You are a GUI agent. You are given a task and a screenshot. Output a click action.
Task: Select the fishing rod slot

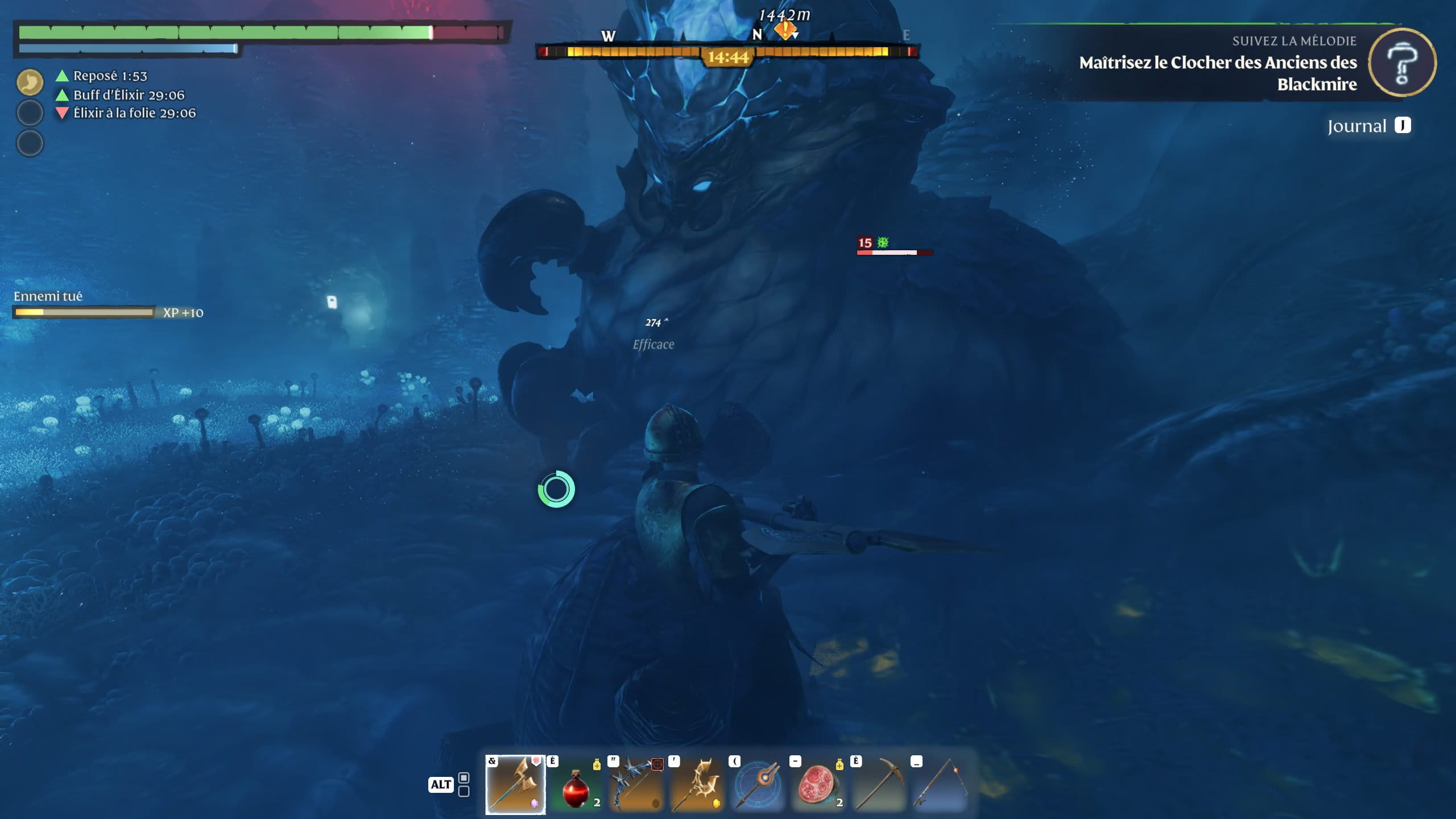coord(940,785)
